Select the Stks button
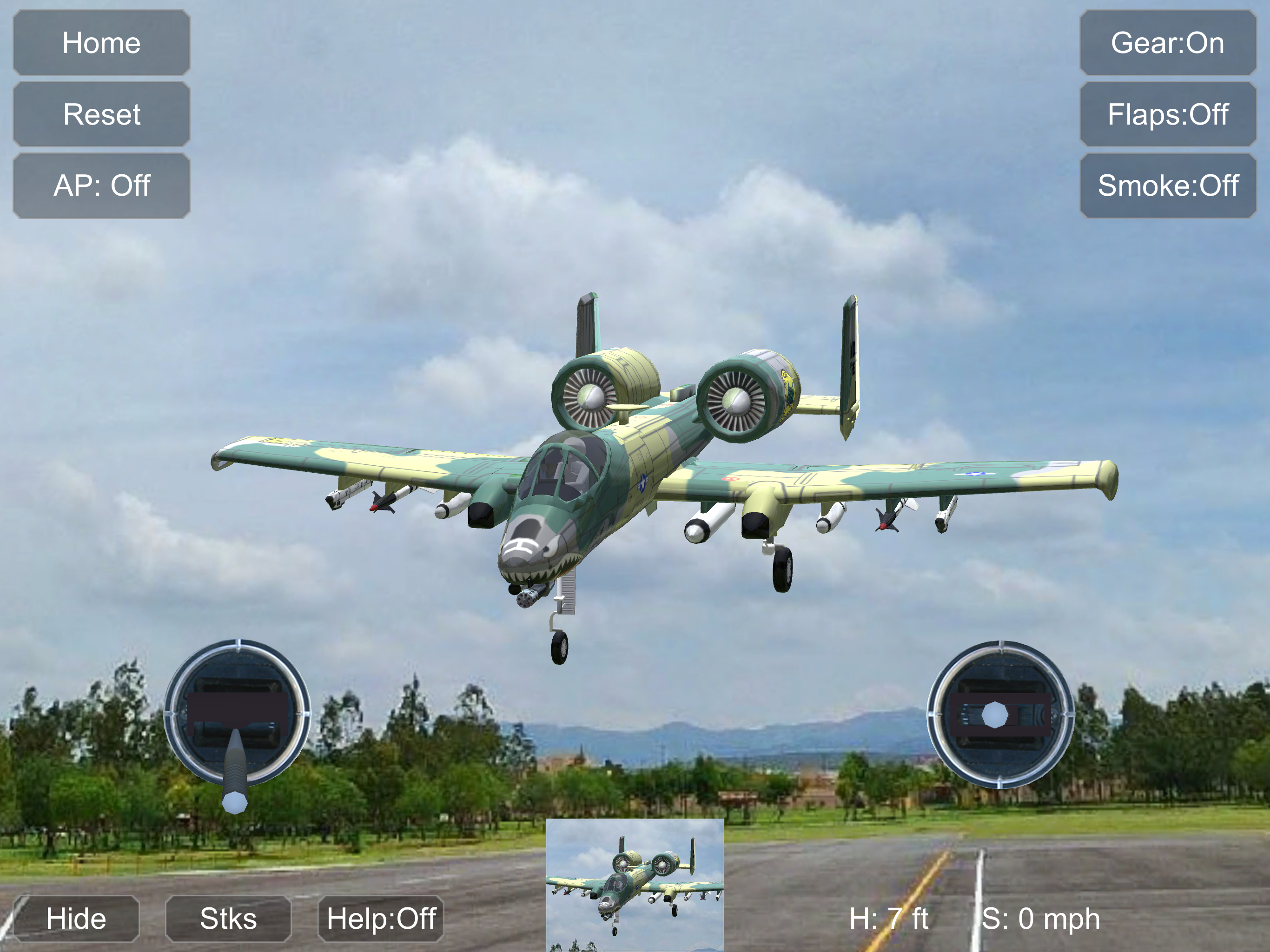 click(228, 918)
